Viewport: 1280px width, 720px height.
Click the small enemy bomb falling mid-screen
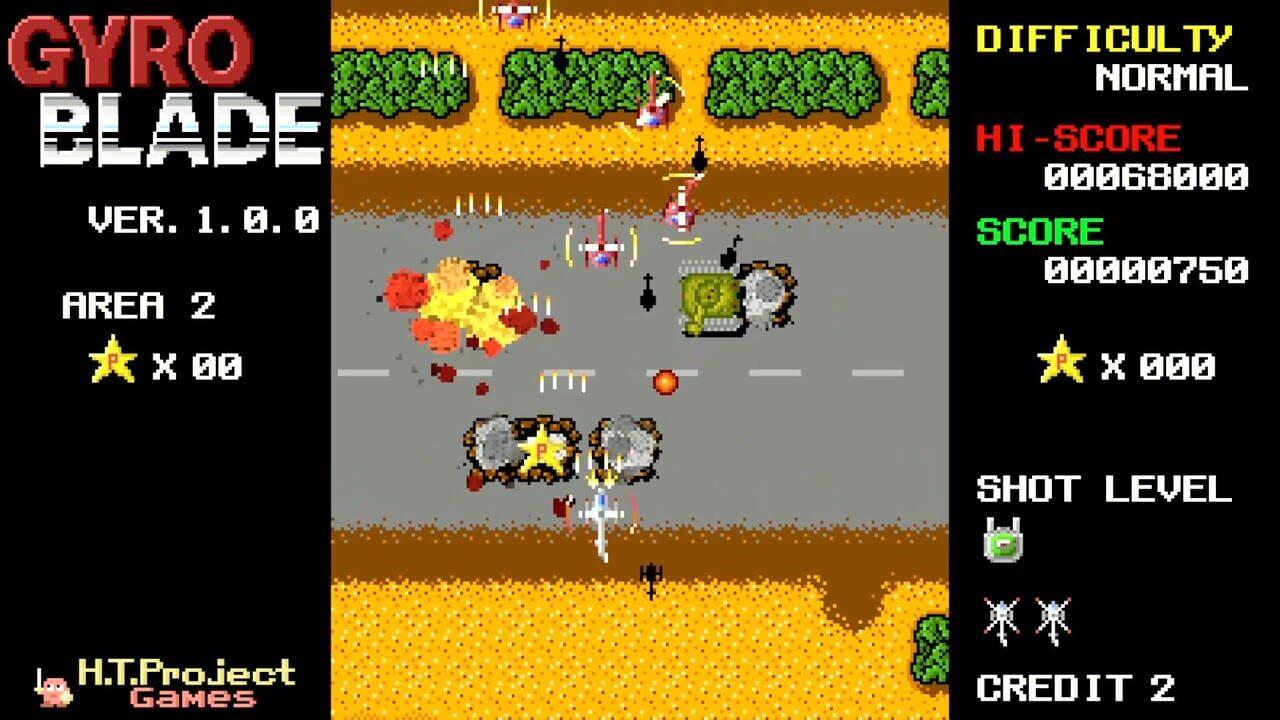[x=646, y=293]
